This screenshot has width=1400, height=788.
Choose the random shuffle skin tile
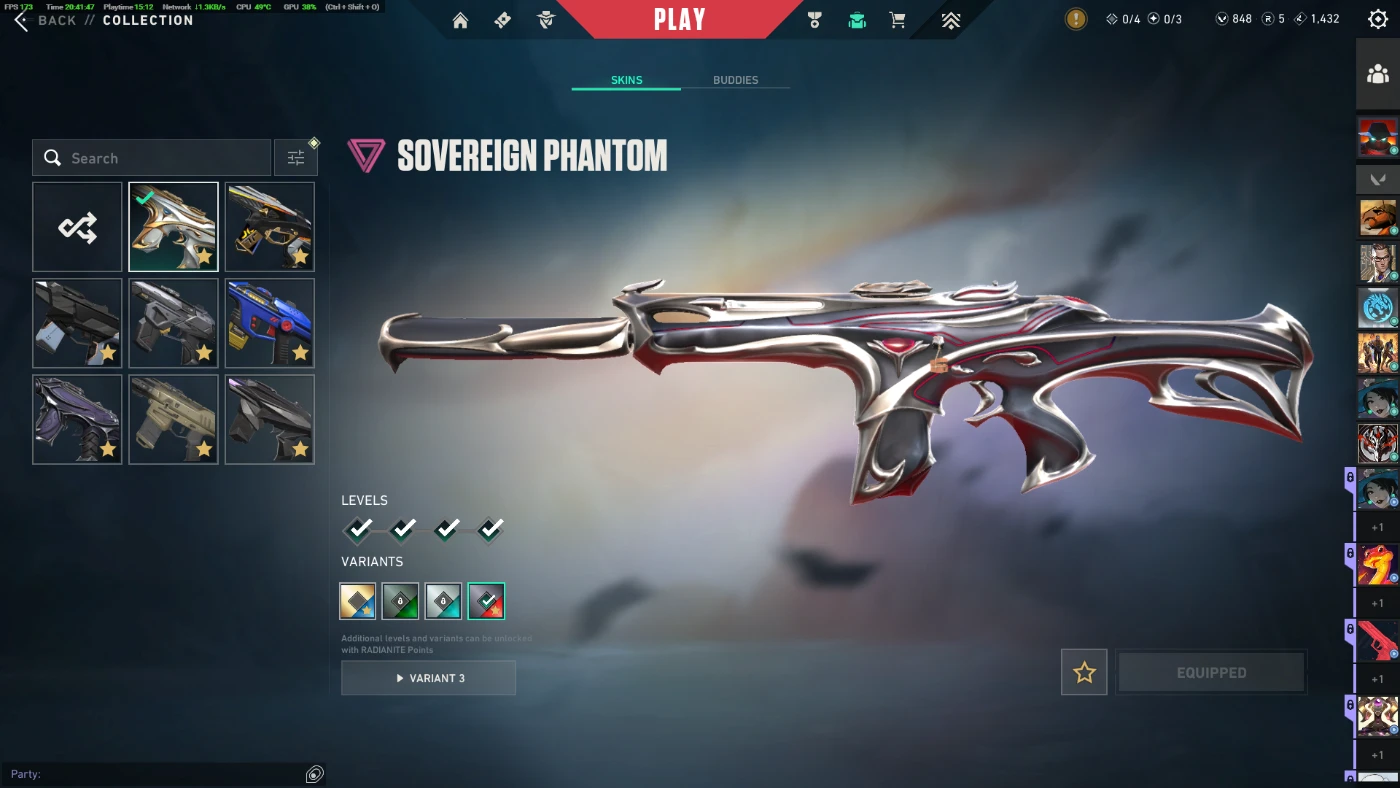point(77,227)
